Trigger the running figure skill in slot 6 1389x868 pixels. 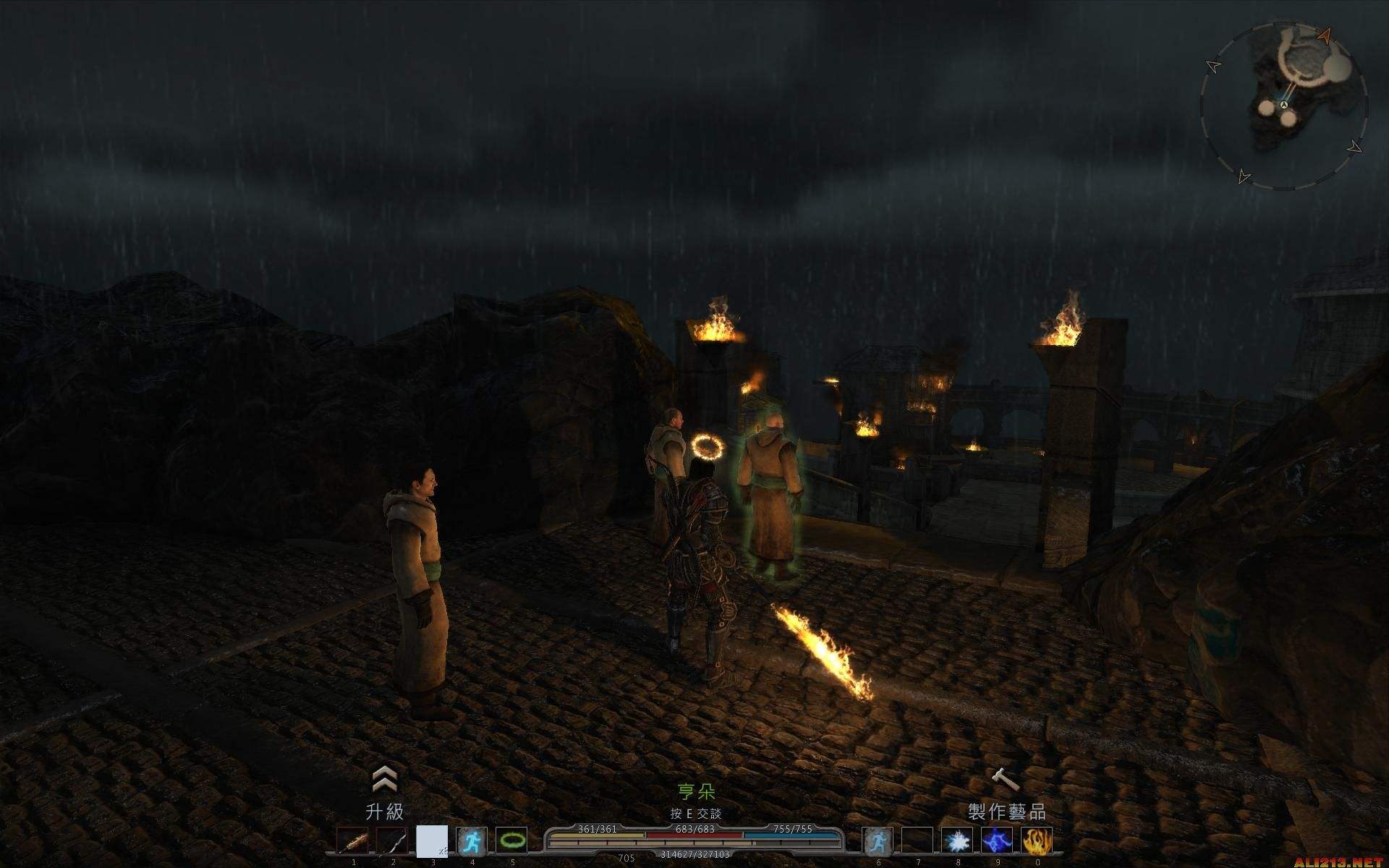click(878, 842)
